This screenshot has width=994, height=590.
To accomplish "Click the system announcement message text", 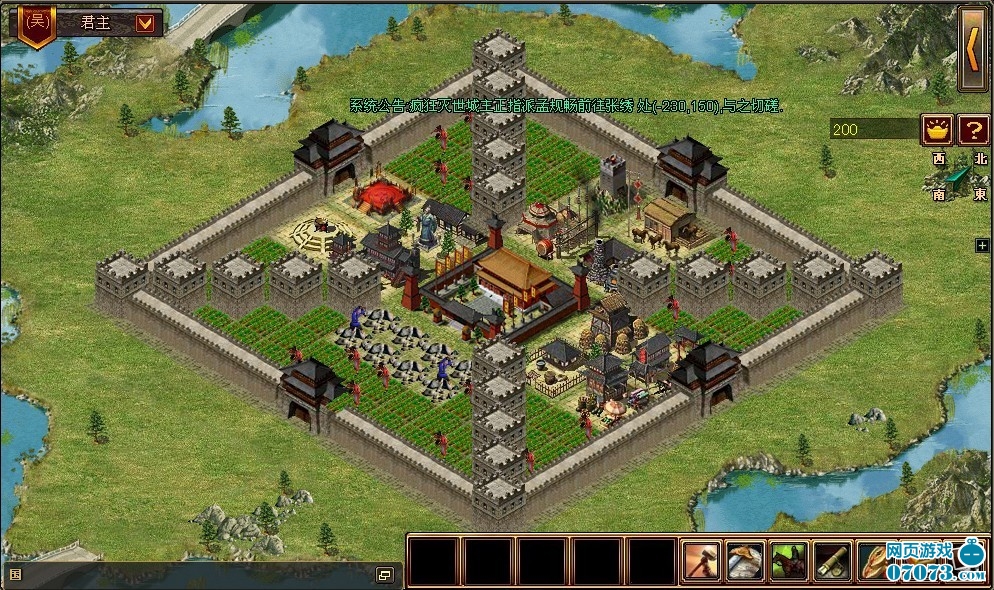I will (x=566, y=105).
